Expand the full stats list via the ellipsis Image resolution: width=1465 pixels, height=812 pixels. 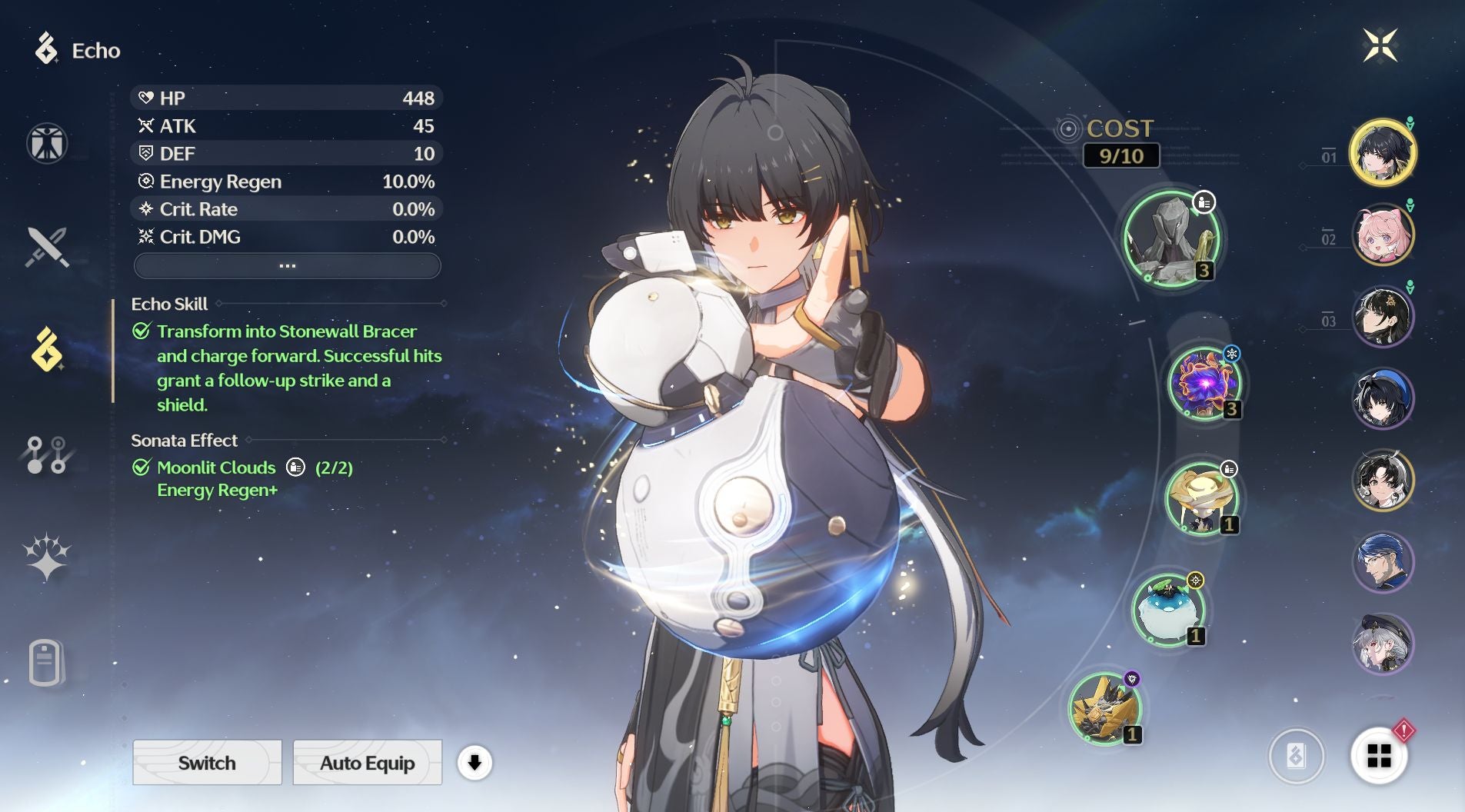pyautogui.click(x=287, y=266)
